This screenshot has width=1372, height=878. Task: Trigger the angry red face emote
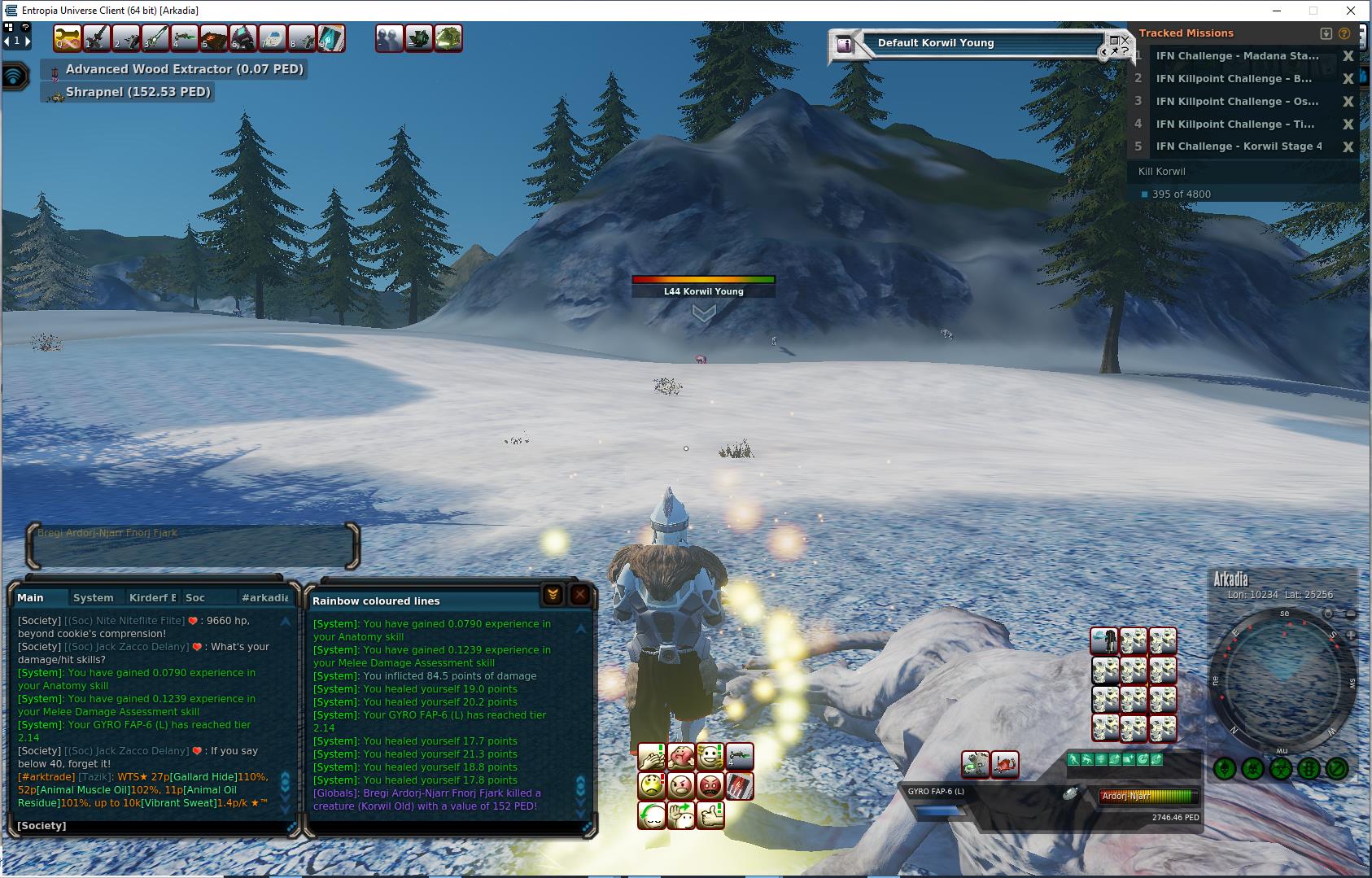[x=710, y=786]
